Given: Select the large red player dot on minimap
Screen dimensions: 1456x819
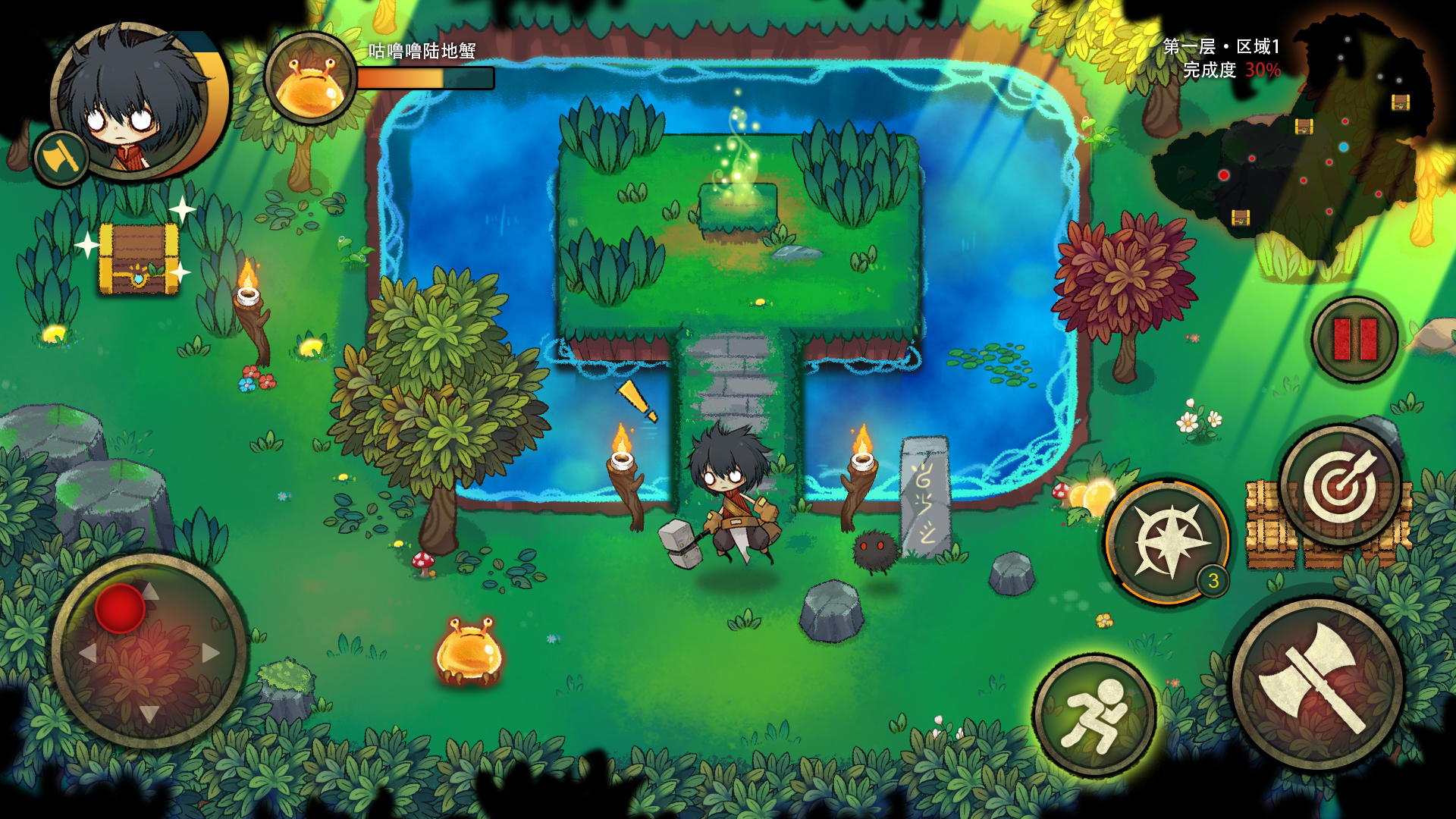Looking at the screenshot, I should coord(1223,175).
